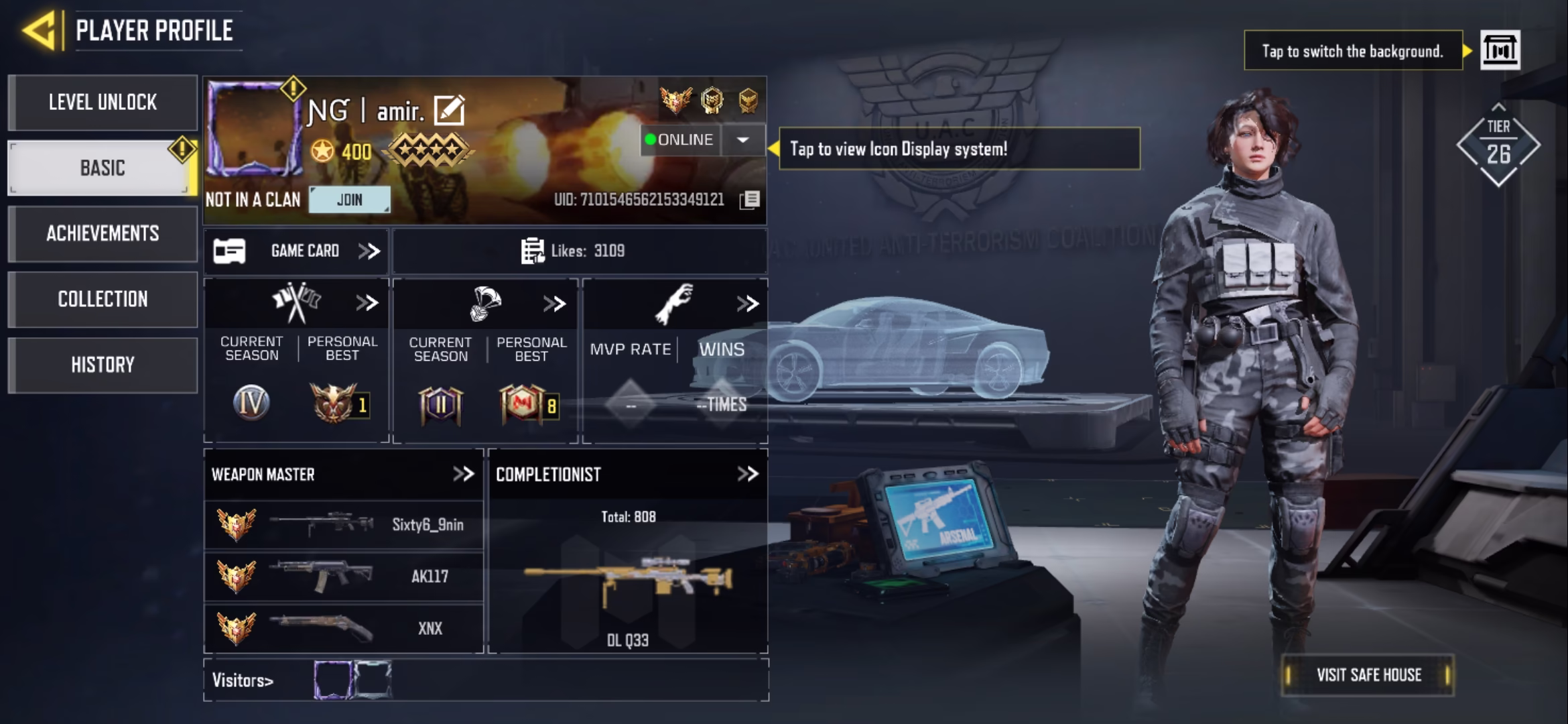Open the ONLINE status dropdown
The height and width of the screenshot is (724, 1568).
(x=742, y=140)
